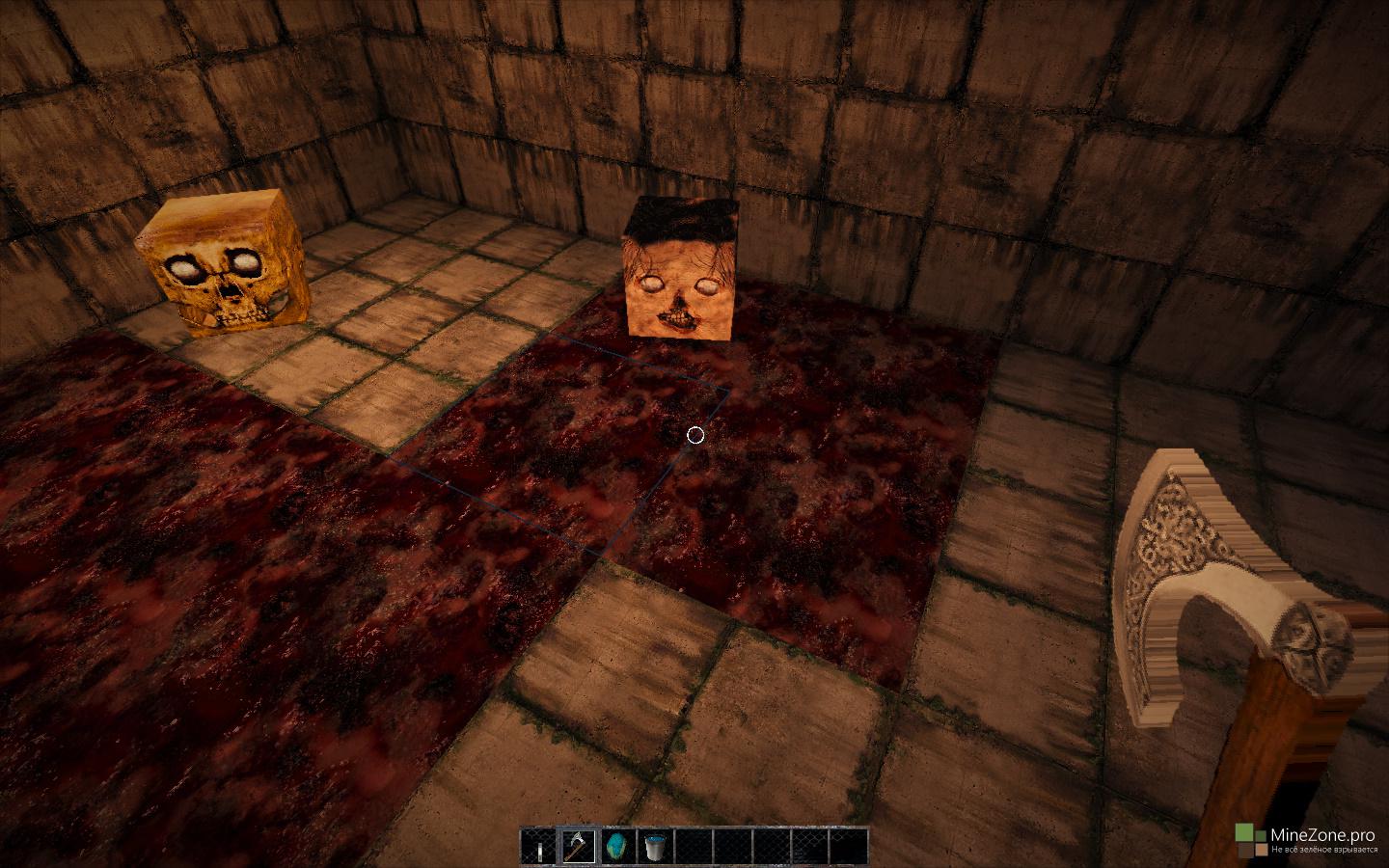Open the MineZone.pro watermark link
1389x868 pixels.
coord(1310,838)
